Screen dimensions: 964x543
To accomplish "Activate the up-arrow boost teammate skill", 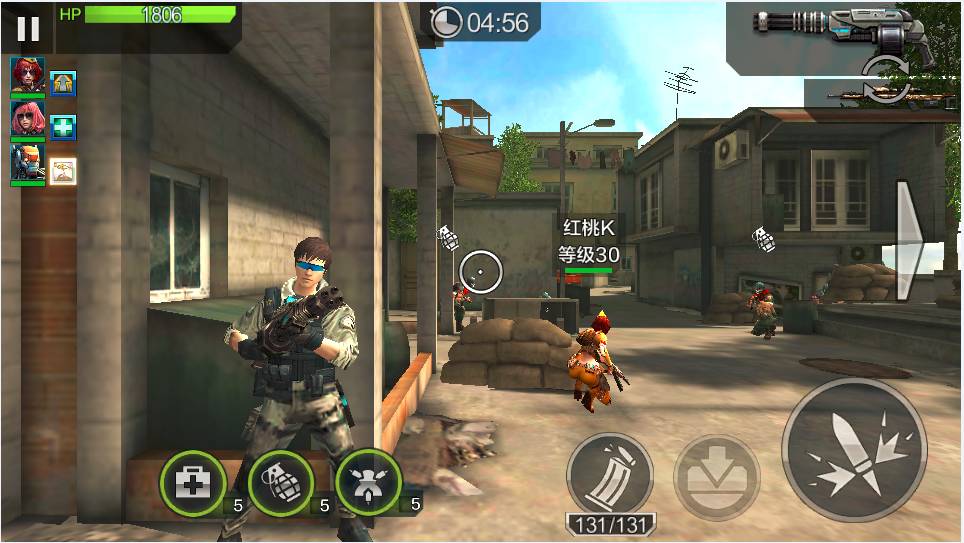I will click(64, 84).
